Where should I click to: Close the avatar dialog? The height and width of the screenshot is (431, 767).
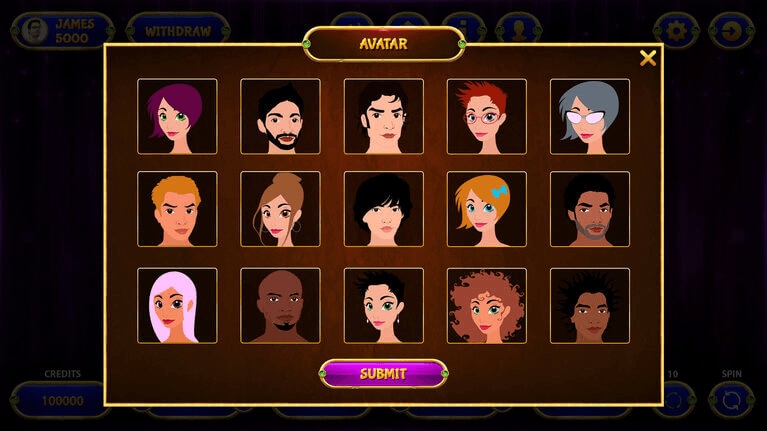[648, 58]
